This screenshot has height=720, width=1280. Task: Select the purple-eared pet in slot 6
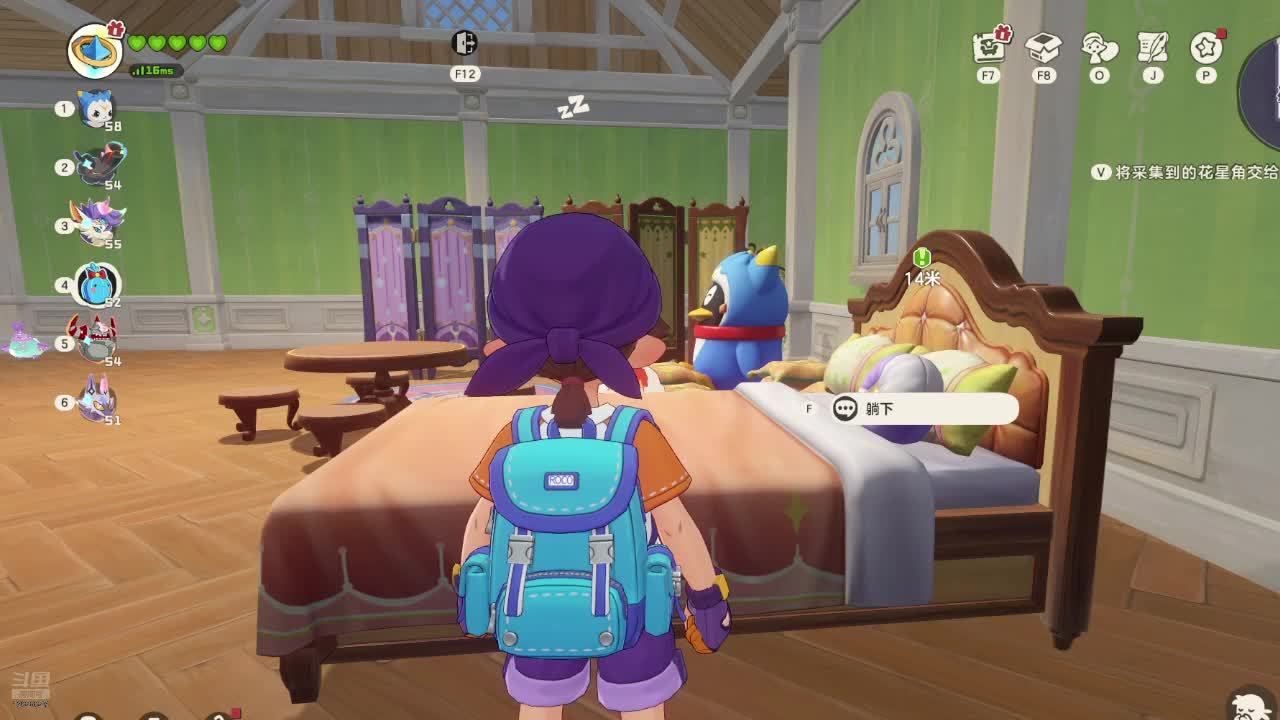coord(96,400)
